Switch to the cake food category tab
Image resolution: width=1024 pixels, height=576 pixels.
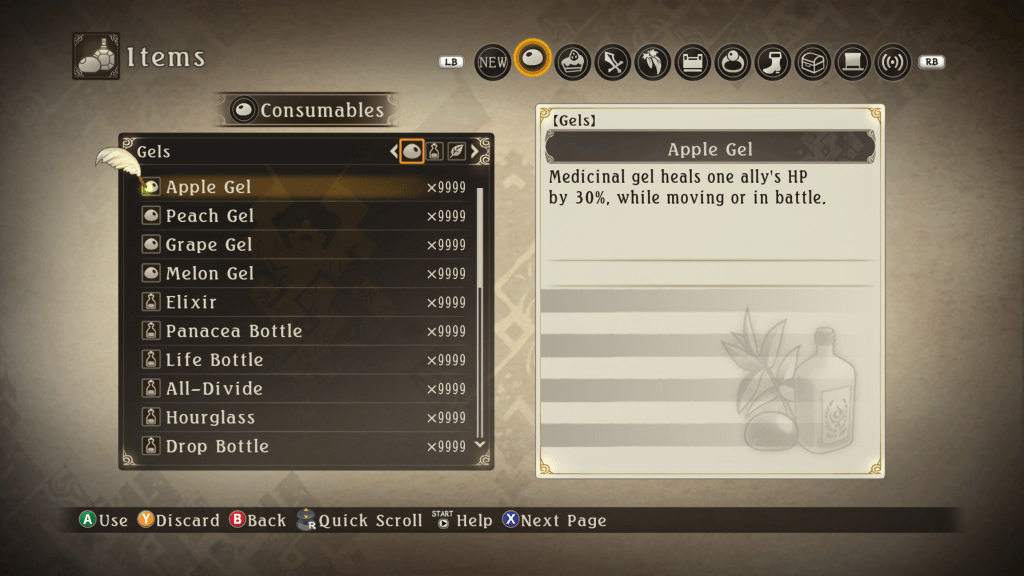tap(573, 62)
